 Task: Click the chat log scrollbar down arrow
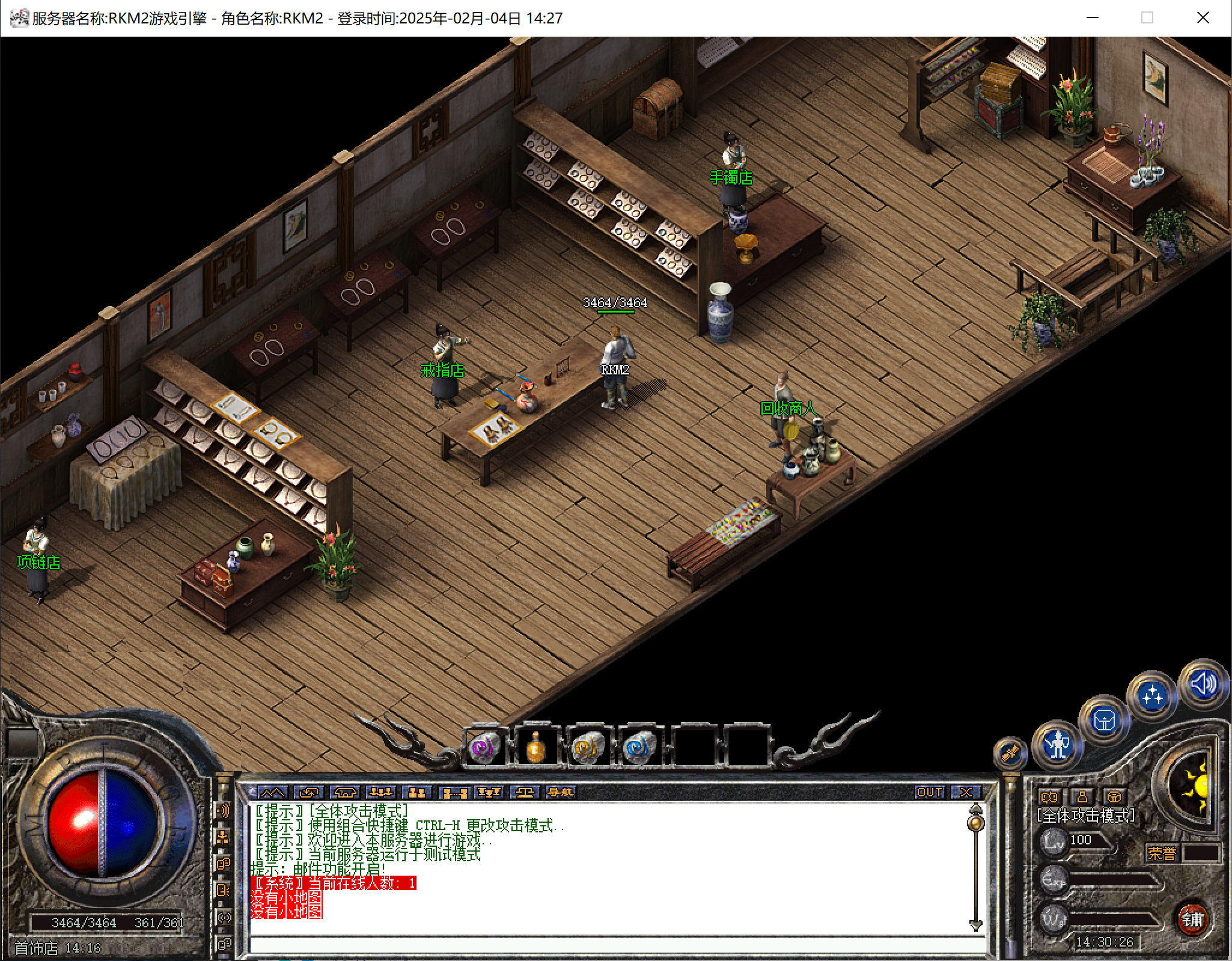point(975,925)
